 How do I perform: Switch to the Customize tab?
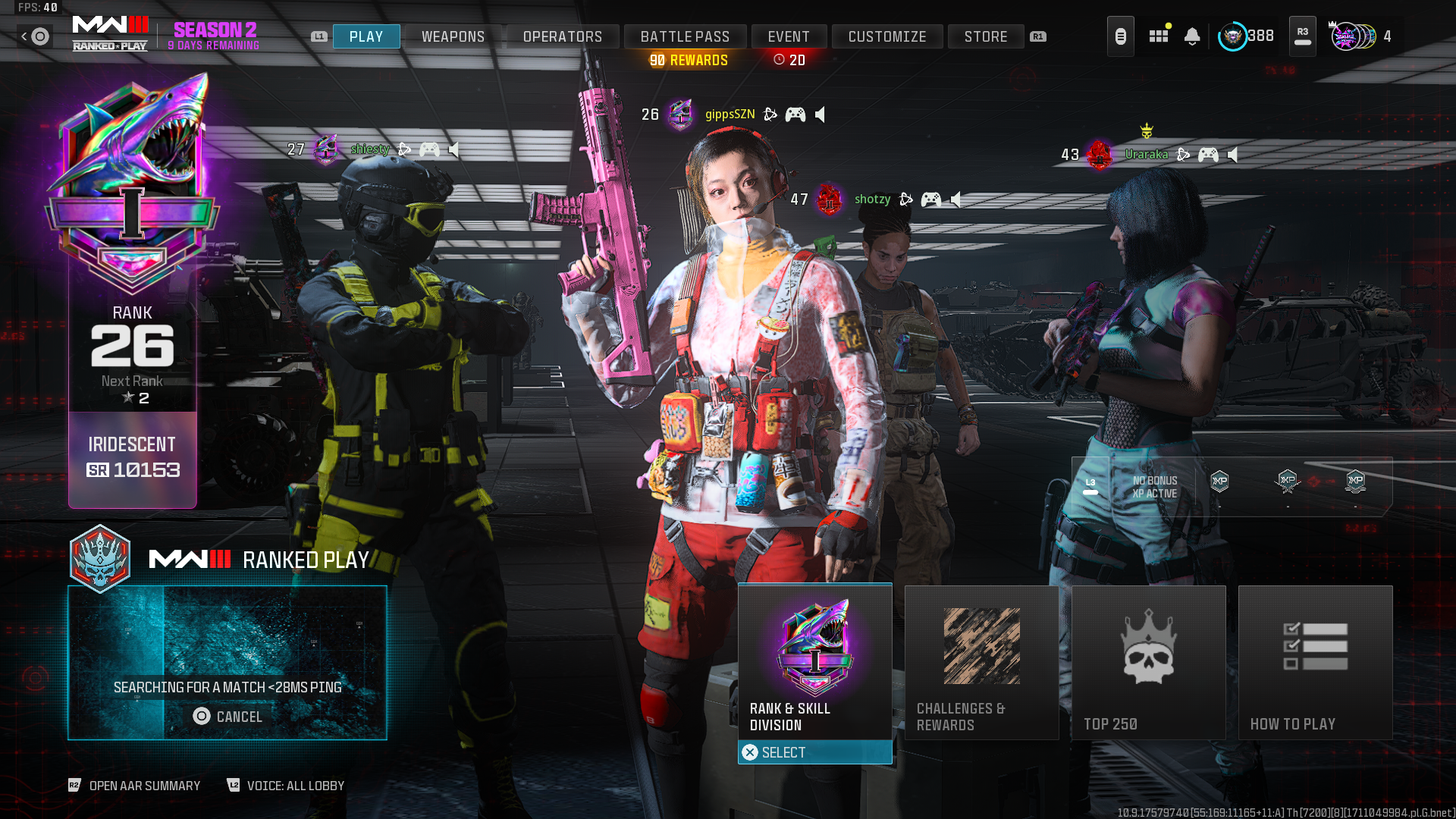tap(887, 36)
